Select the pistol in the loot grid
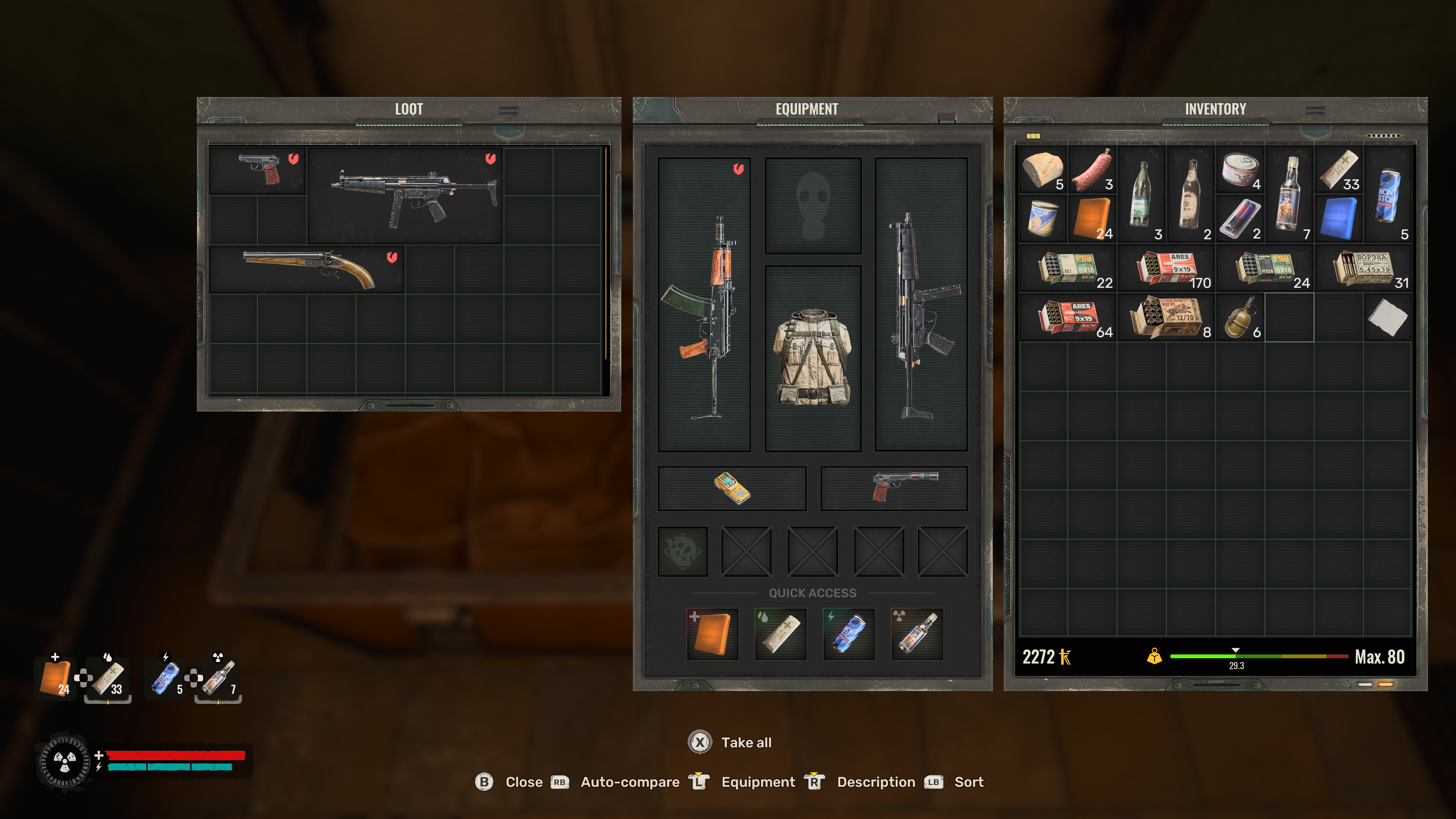This screenshot has width=1456, height=819. 258,170
